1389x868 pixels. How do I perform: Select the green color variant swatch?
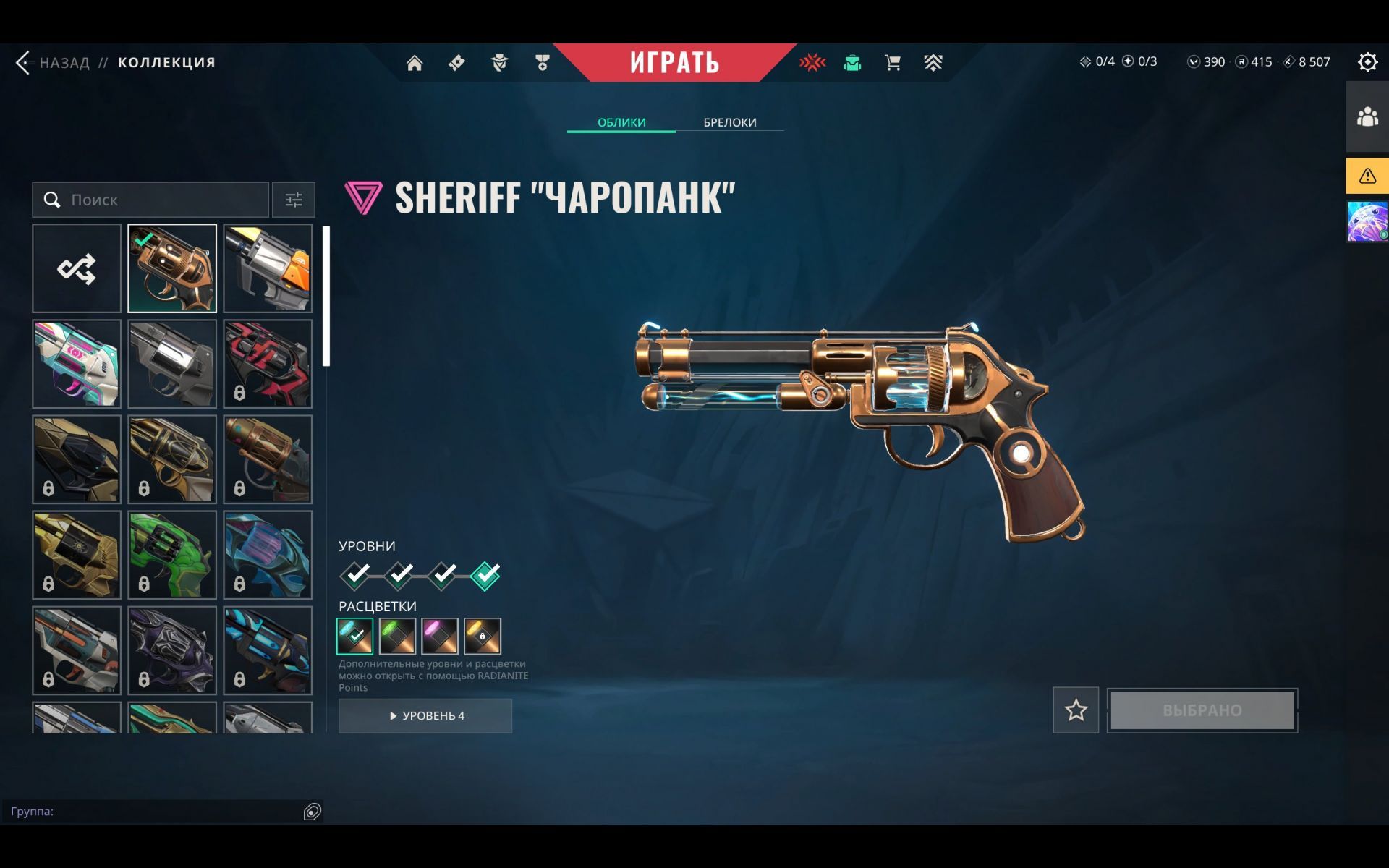[x=397, y=636]
